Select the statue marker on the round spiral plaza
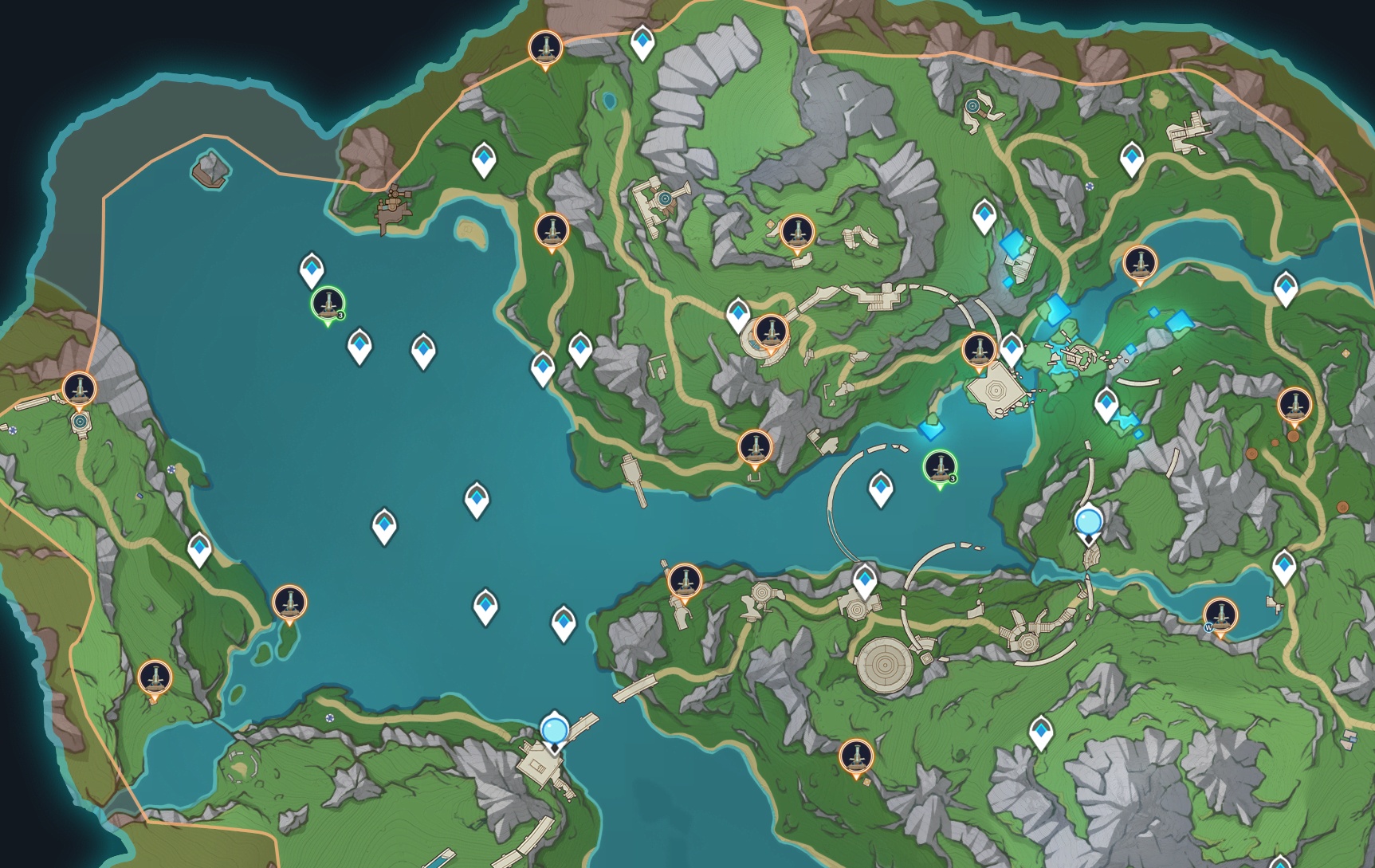The width and height of the screenshot is (1375, 868). click(769, 331)
